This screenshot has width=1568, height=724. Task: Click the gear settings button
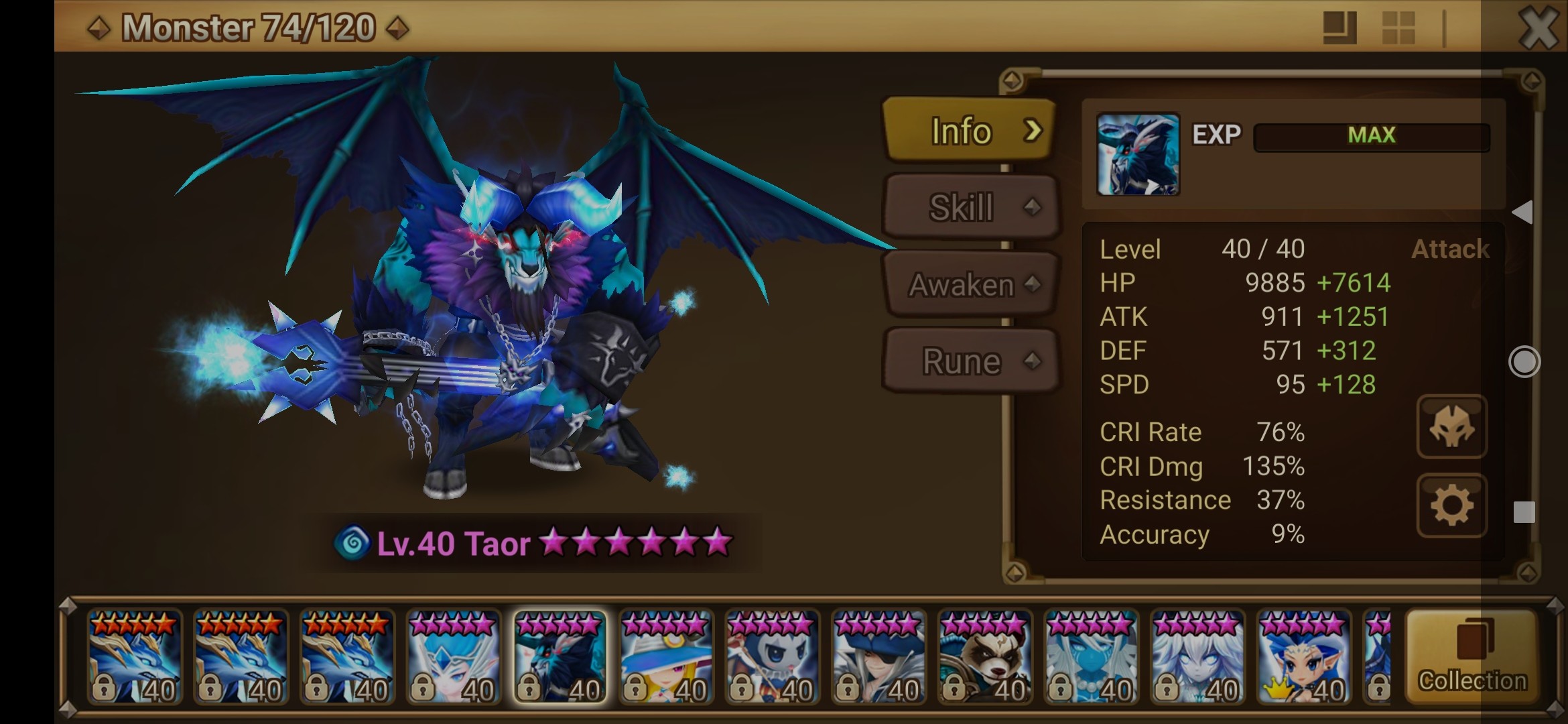click(1451, 505)
